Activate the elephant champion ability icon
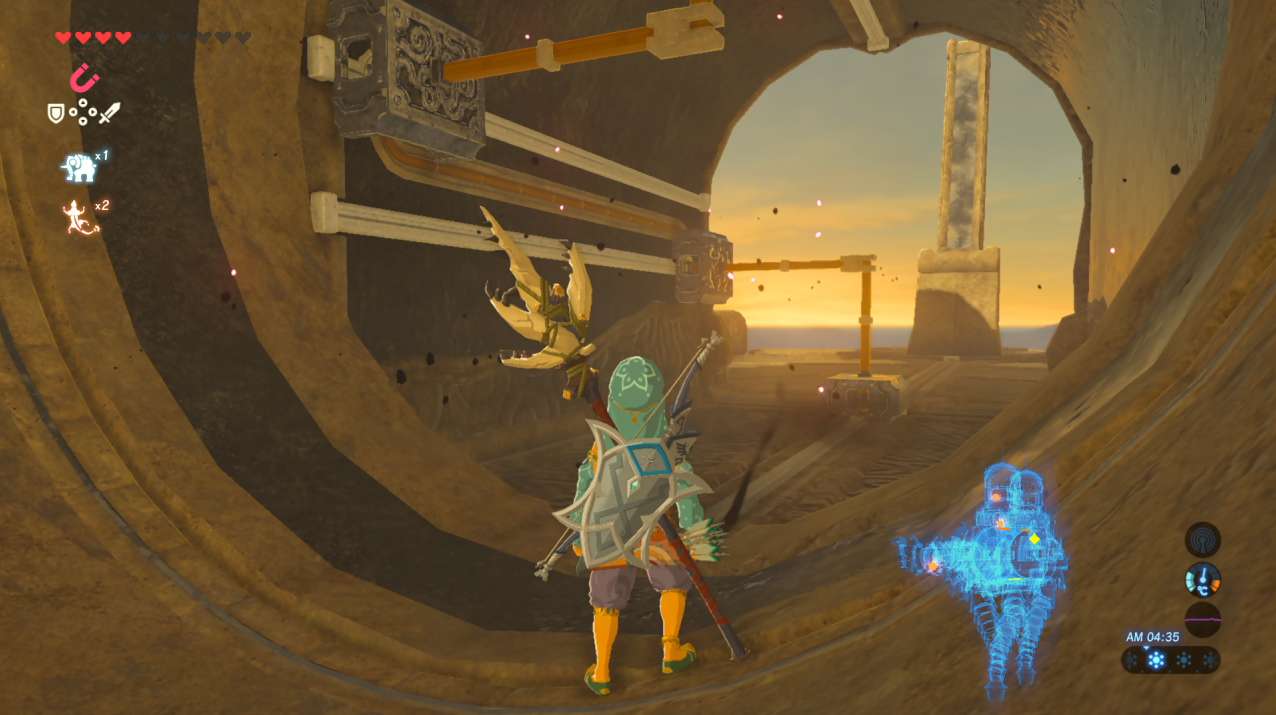The image size is (1276, 715). (x=79, y=168)
